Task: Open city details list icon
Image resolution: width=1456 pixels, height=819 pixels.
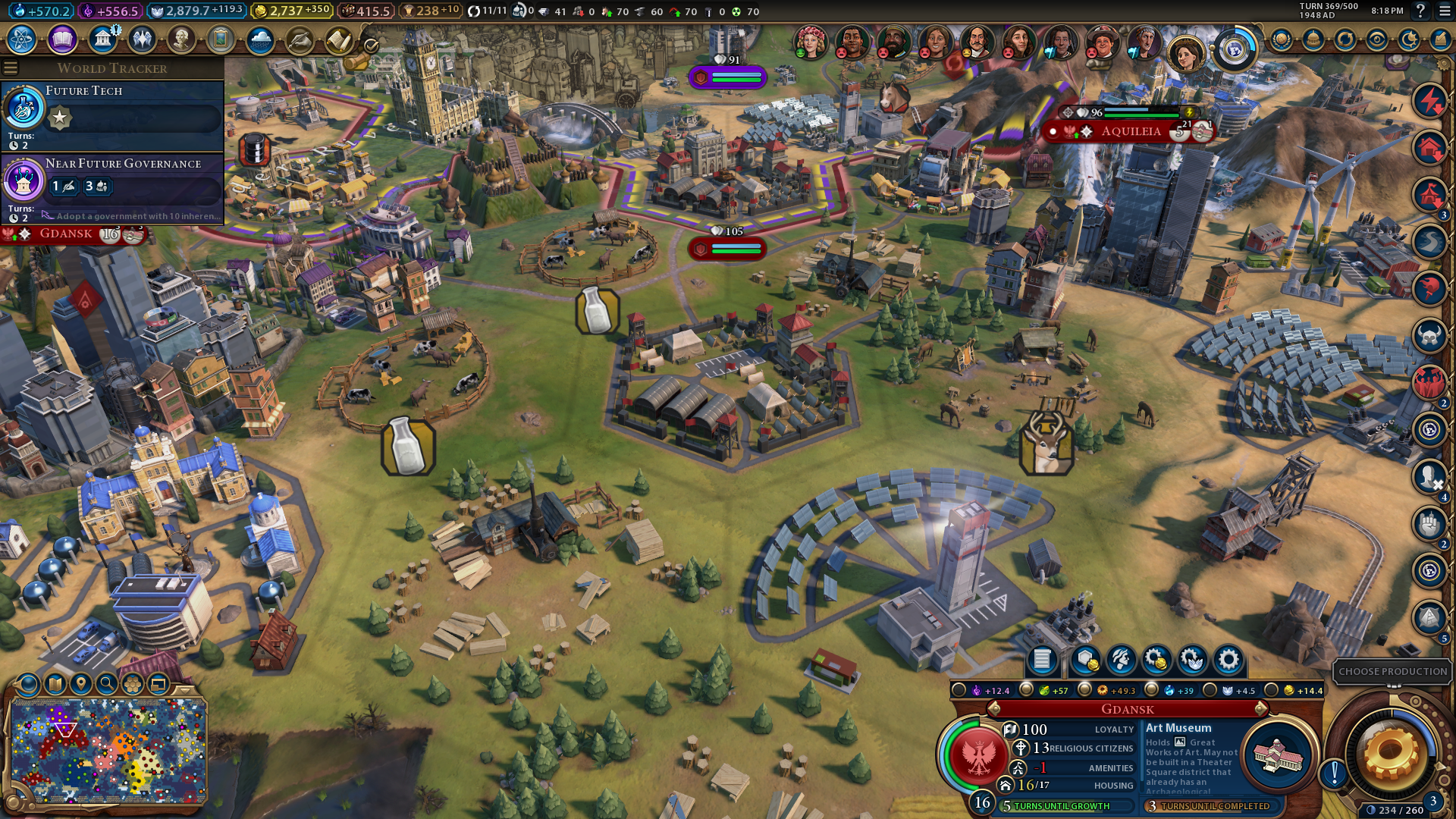Action: [x=1042, y=660]
